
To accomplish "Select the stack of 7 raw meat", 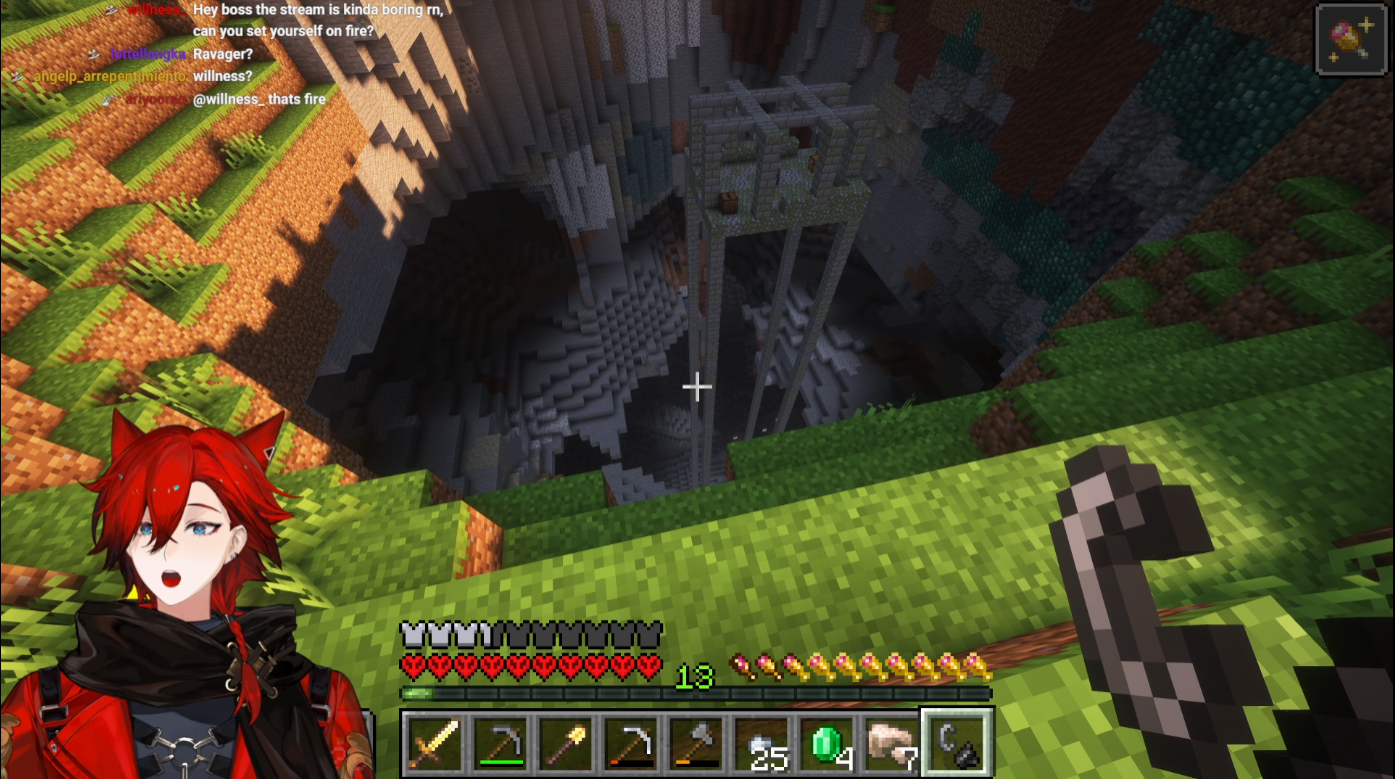I will (892, 743).
